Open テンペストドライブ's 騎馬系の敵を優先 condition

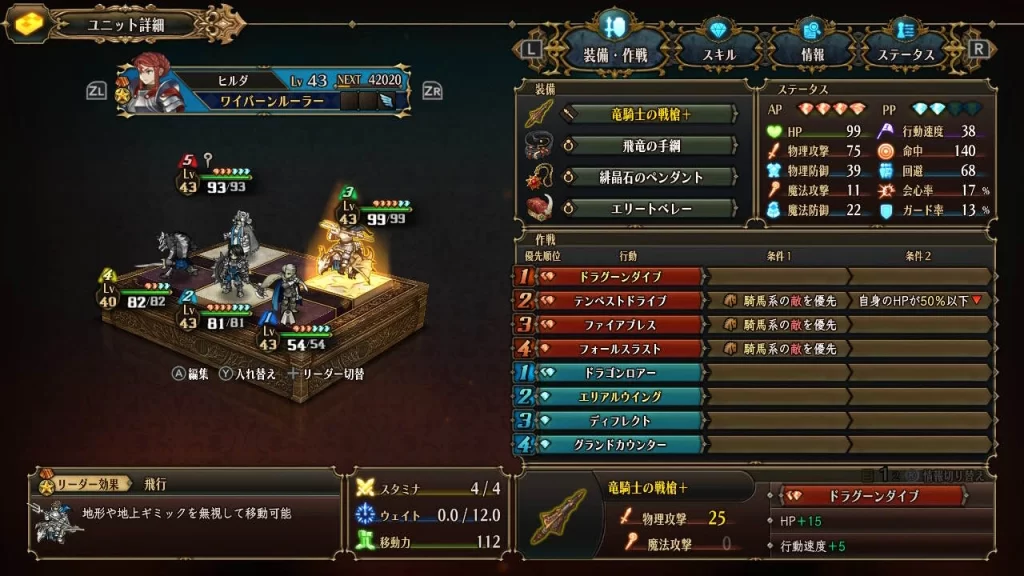778,300
